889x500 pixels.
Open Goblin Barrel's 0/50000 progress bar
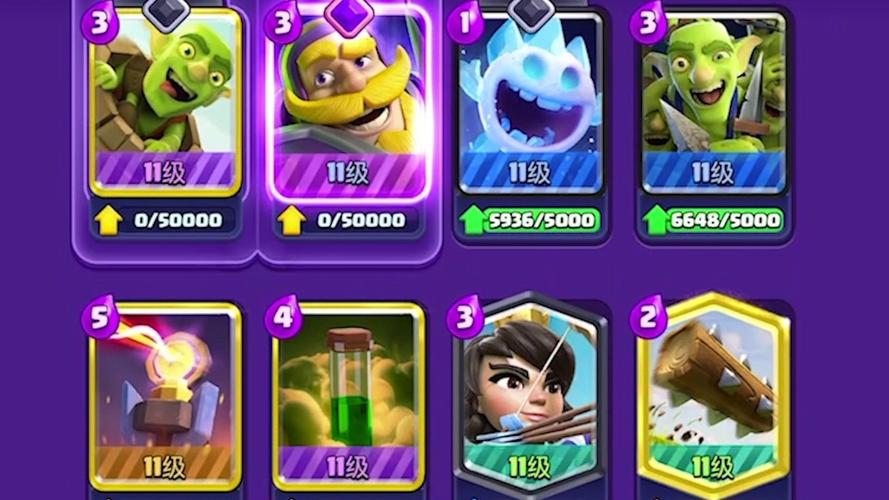click(165, 220)
